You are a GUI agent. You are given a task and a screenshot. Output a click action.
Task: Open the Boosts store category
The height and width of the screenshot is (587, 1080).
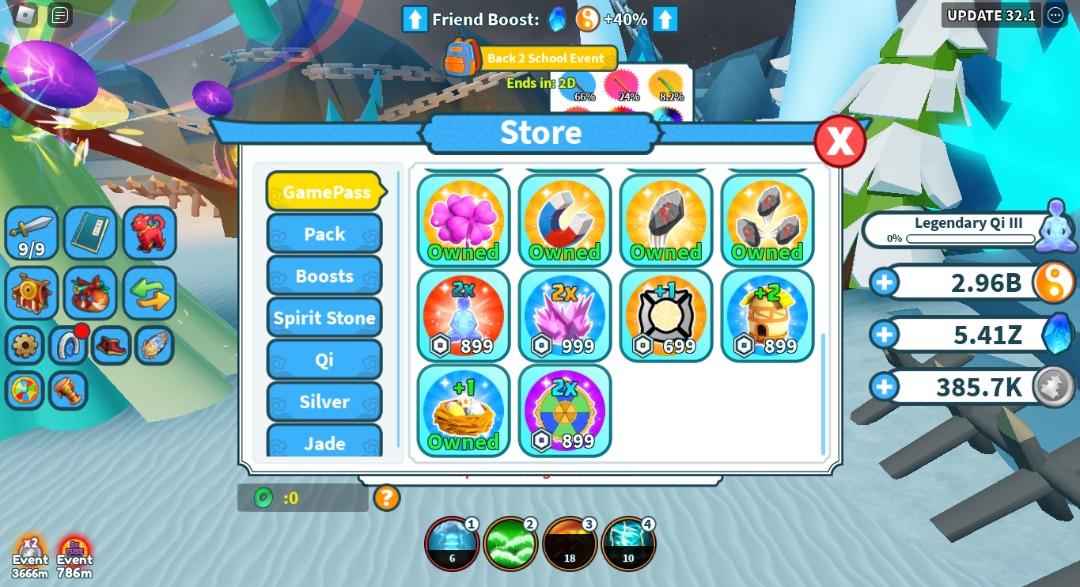pos(324,276)
